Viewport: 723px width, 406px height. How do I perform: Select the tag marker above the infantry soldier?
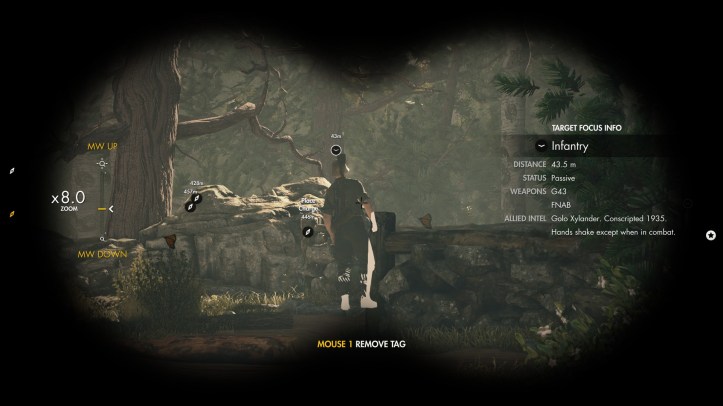pos(337,149)
